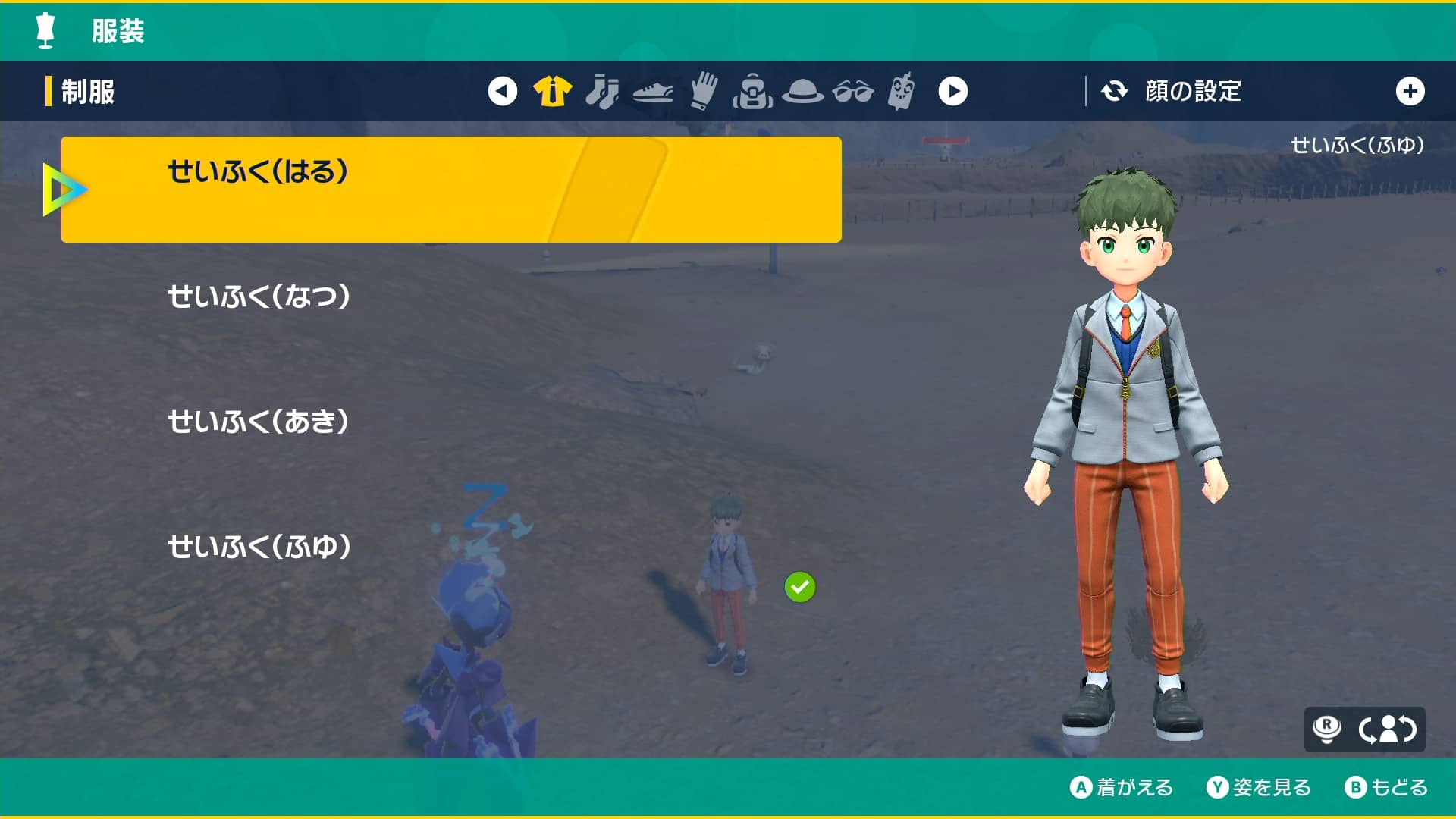Screen dimensions: 1456x819
Task: Click the left category arrow
Action: (503, 90)
